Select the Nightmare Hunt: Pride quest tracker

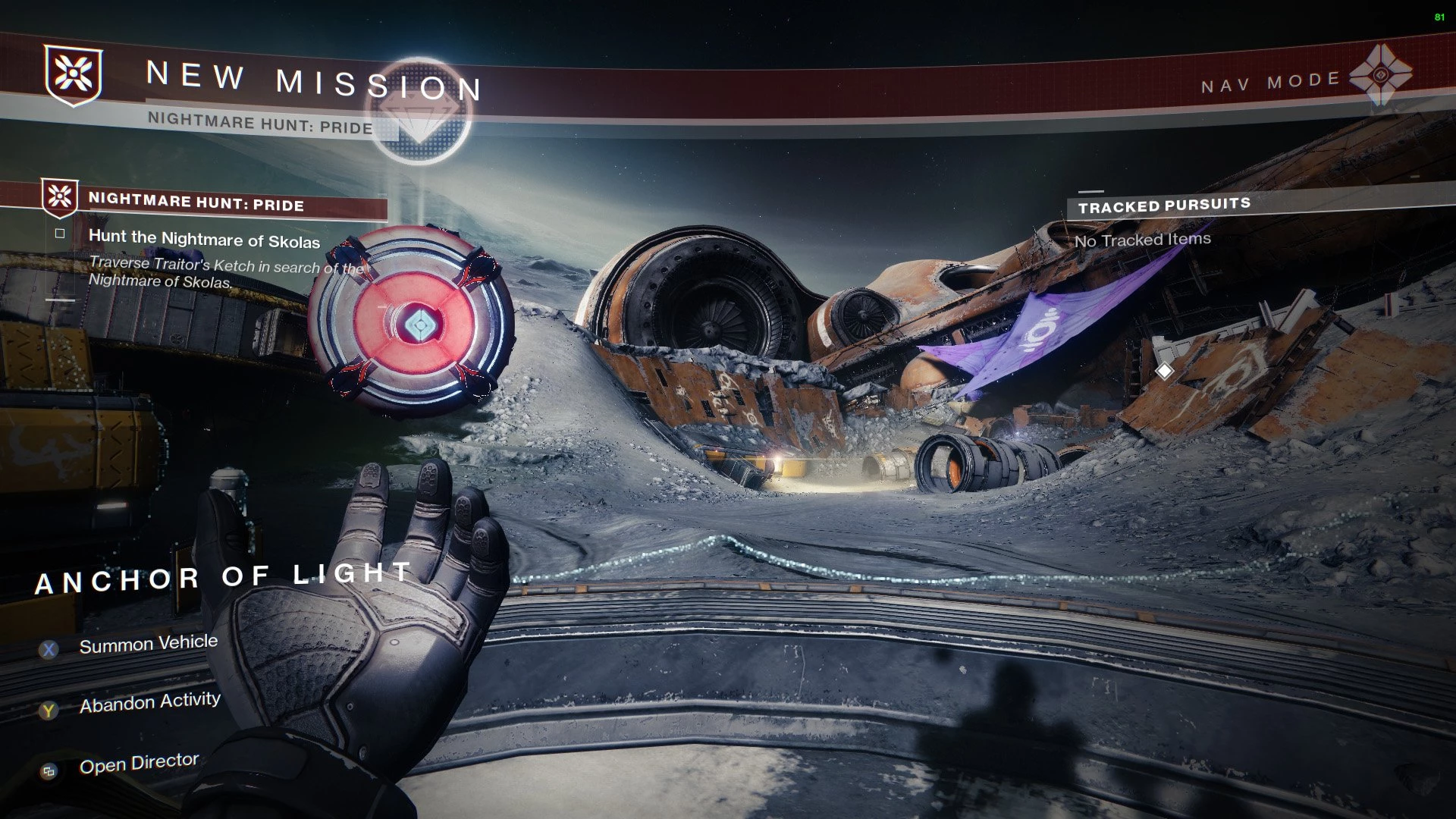[196, 202]
